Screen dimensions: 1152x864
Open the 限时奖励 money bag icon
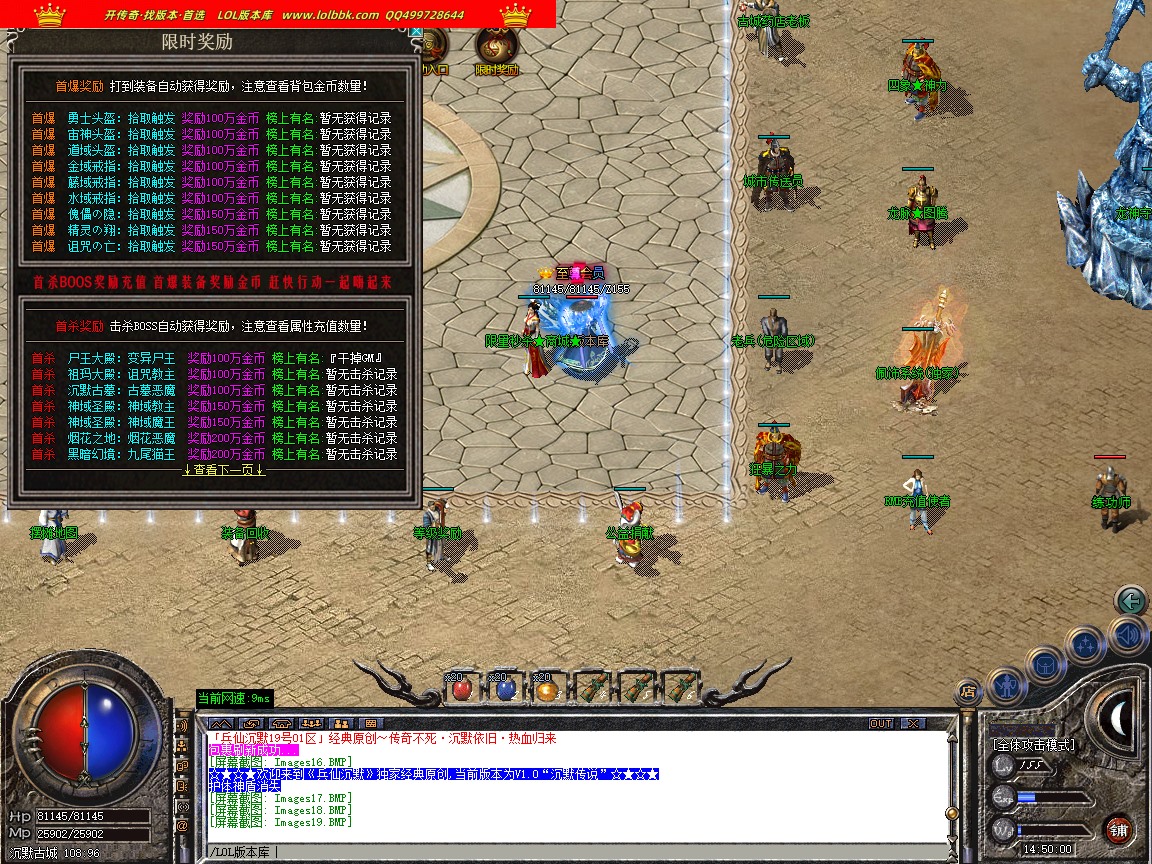(495, 48)
